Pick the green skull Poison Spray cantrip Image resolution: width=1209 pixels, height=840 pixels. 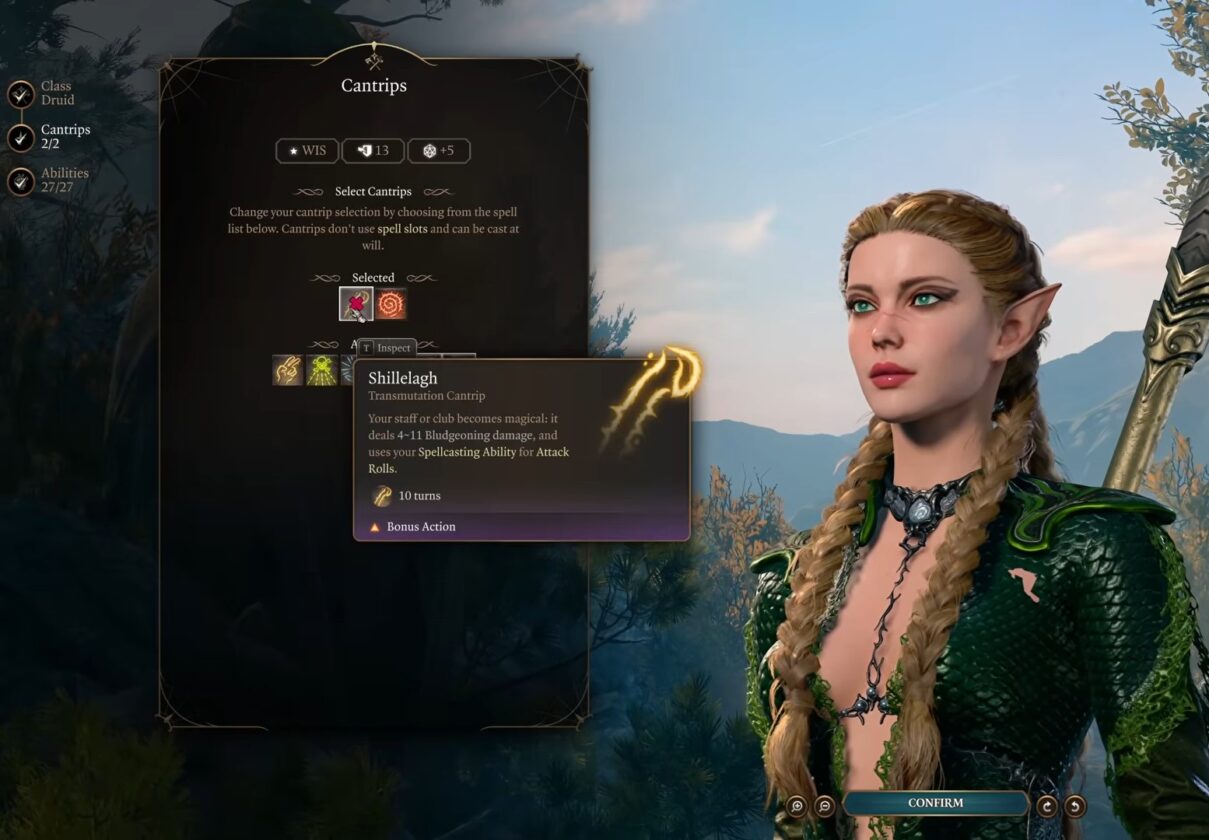321,370
